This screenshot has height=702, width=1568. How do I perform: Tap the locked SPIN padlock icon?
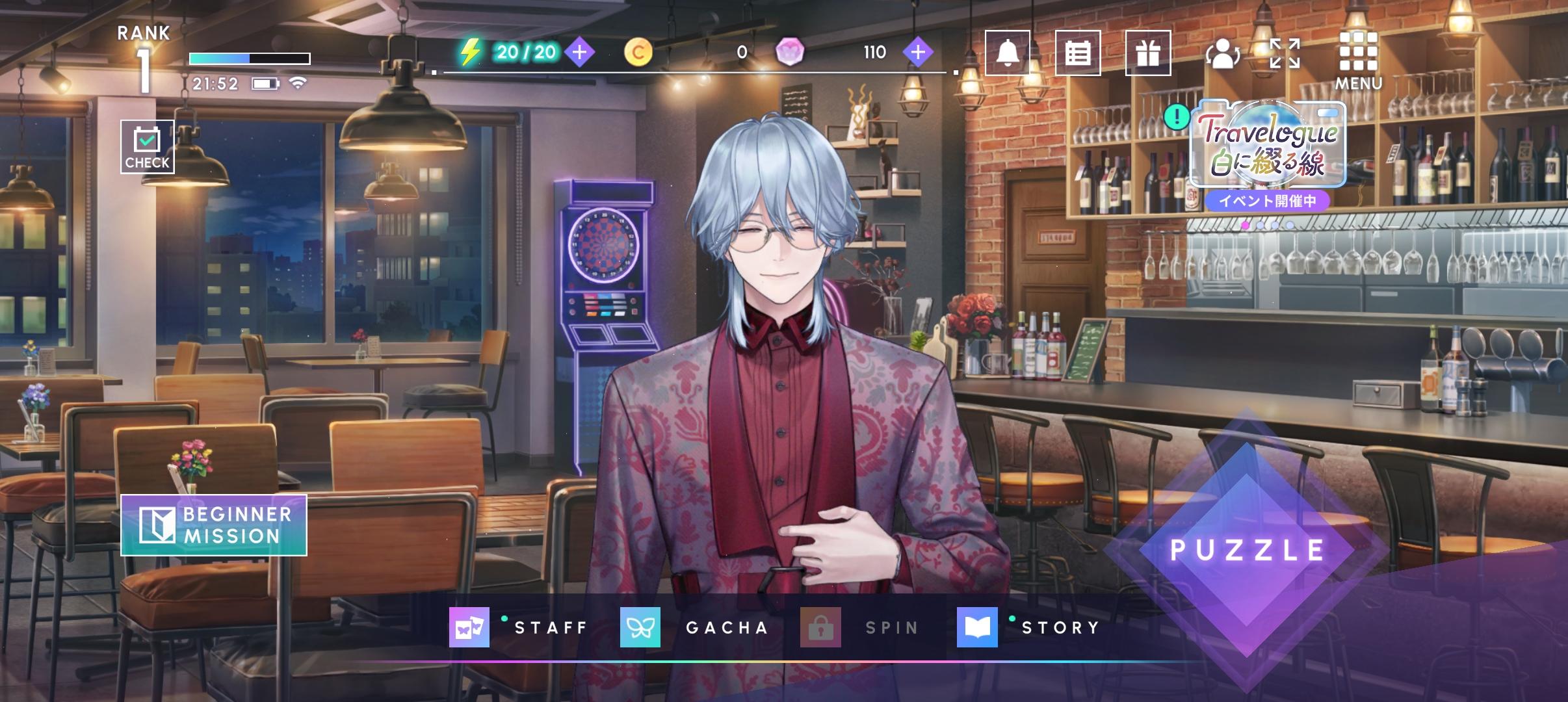click(x=822, y=627)
